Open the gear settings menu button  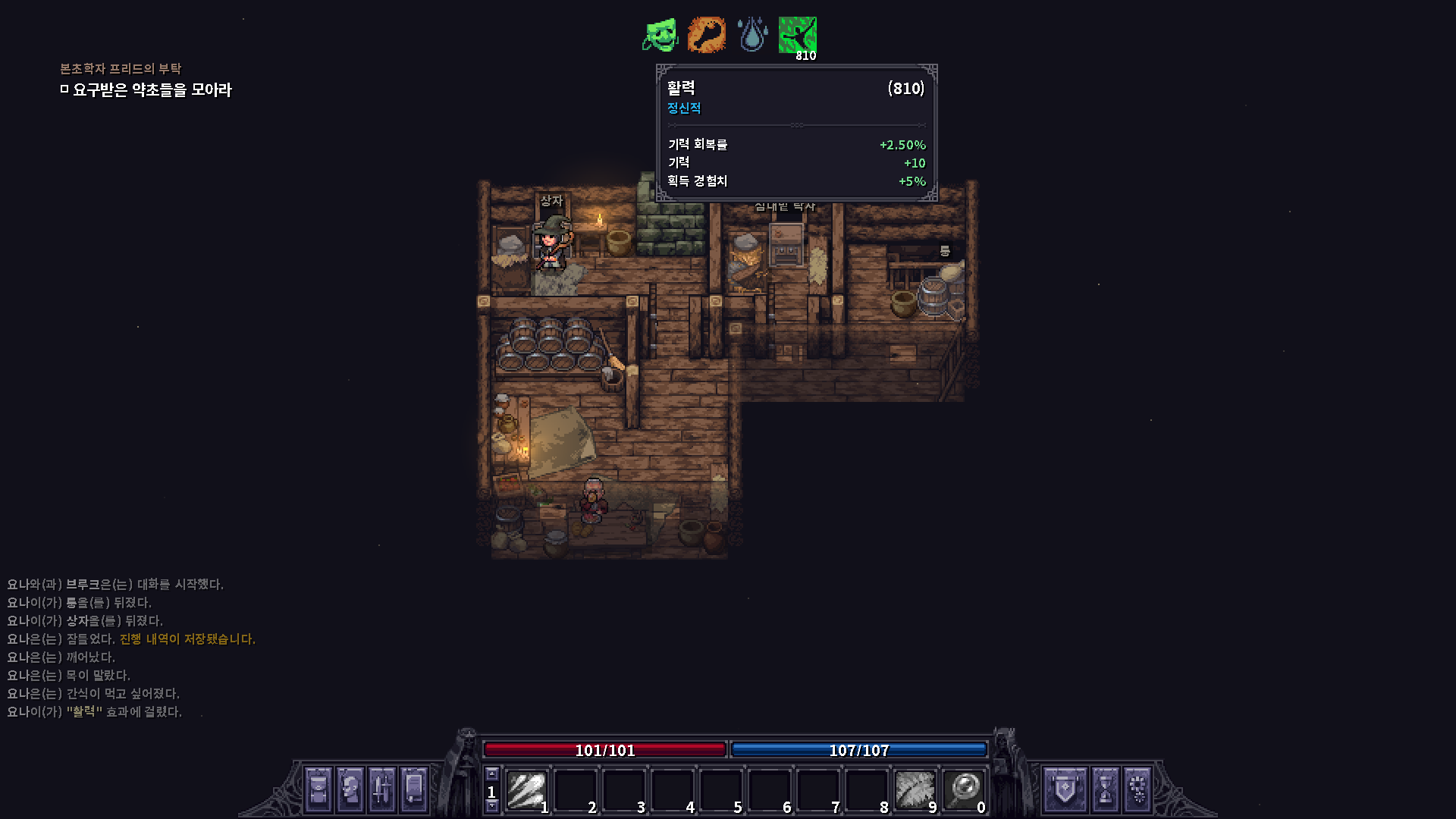click(1137, 789)
